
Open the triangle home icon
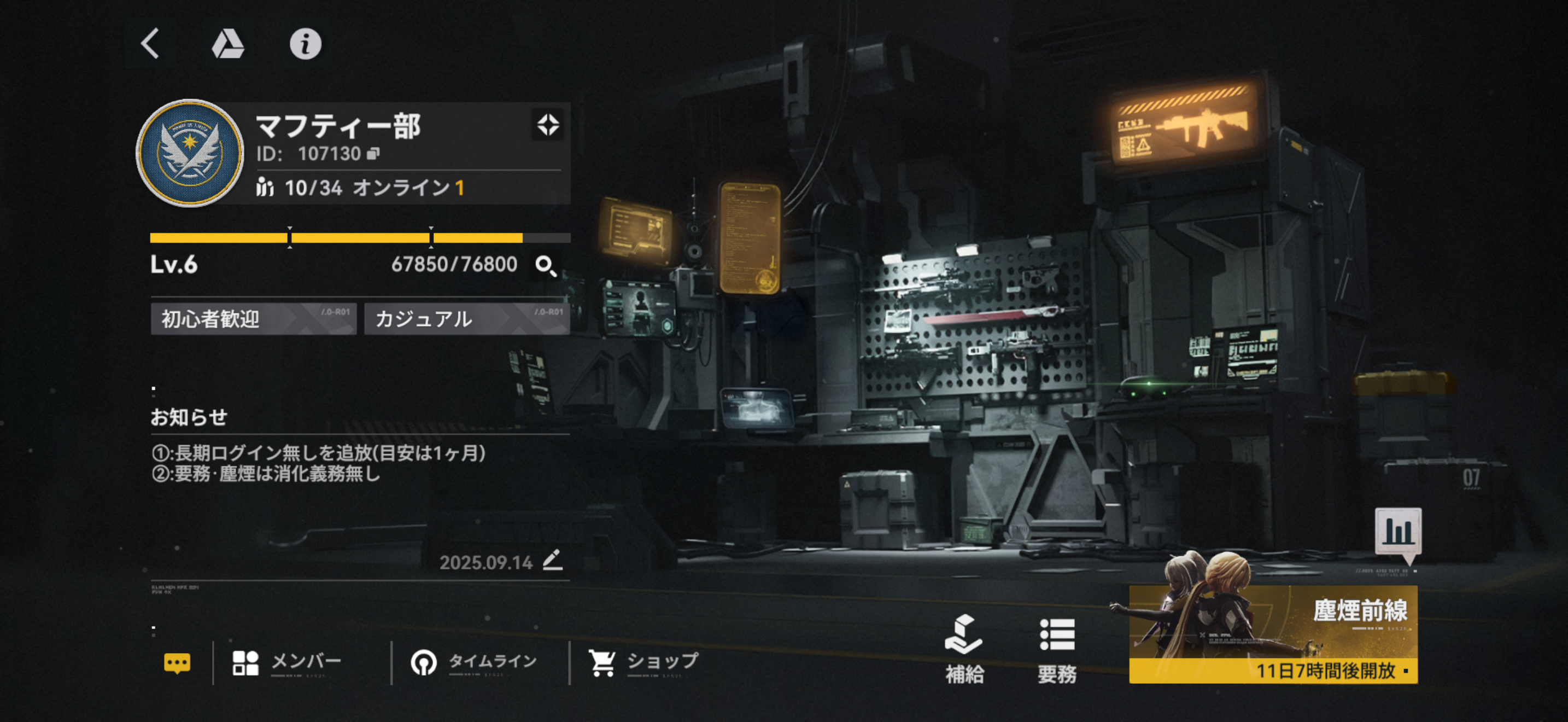[227, 44]
